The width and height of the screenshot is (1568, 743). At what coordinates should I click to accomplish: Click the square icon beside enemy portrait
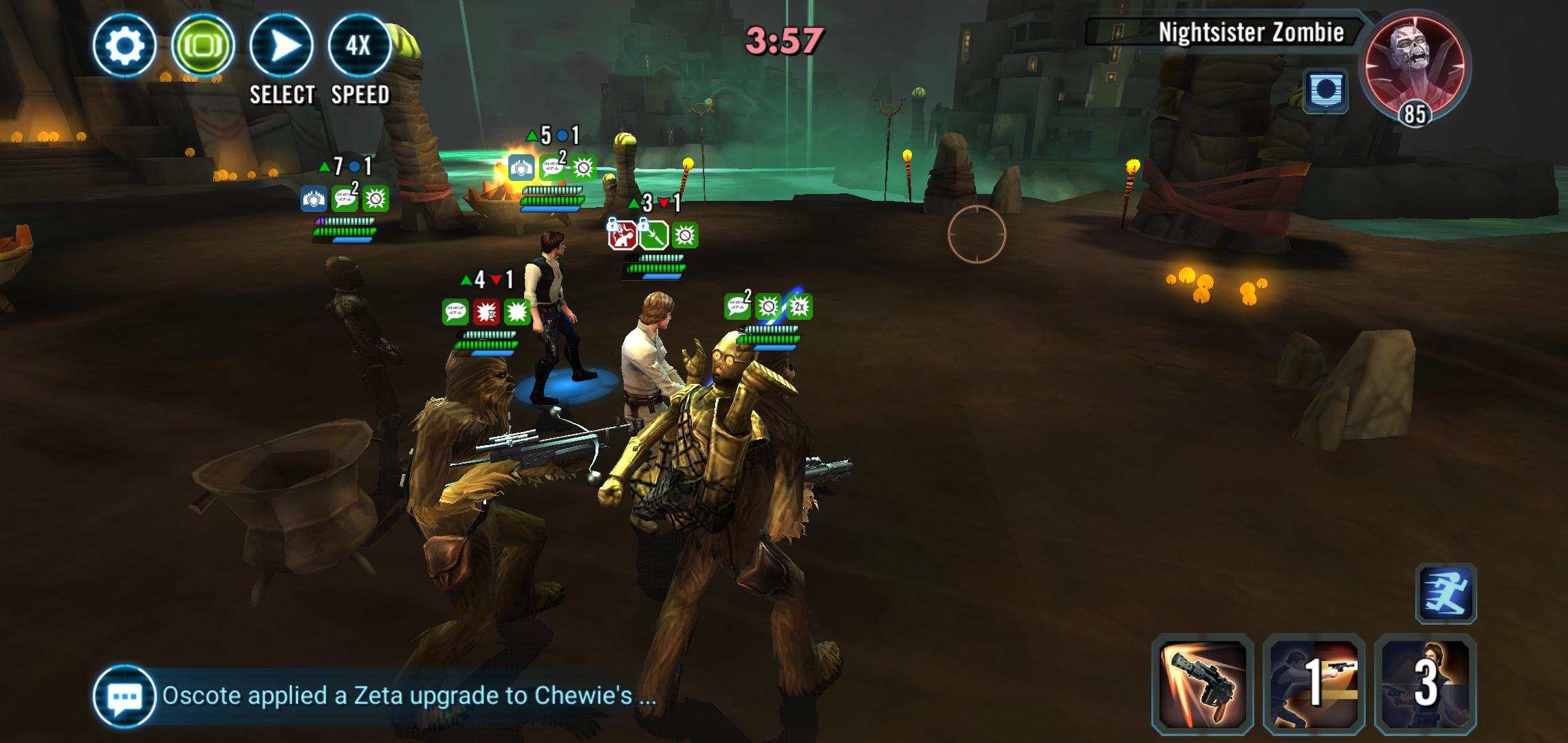tap(1325, 91)
